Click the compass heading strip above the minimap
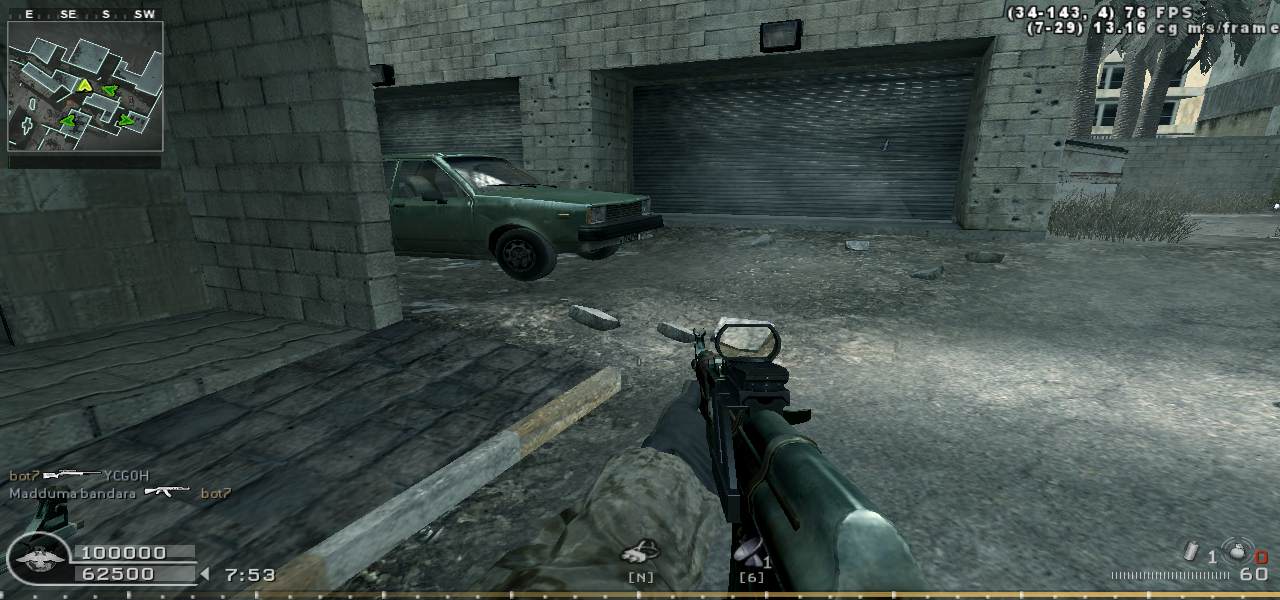This screenshot has width=1280, height=600. [x=85, y=14]
